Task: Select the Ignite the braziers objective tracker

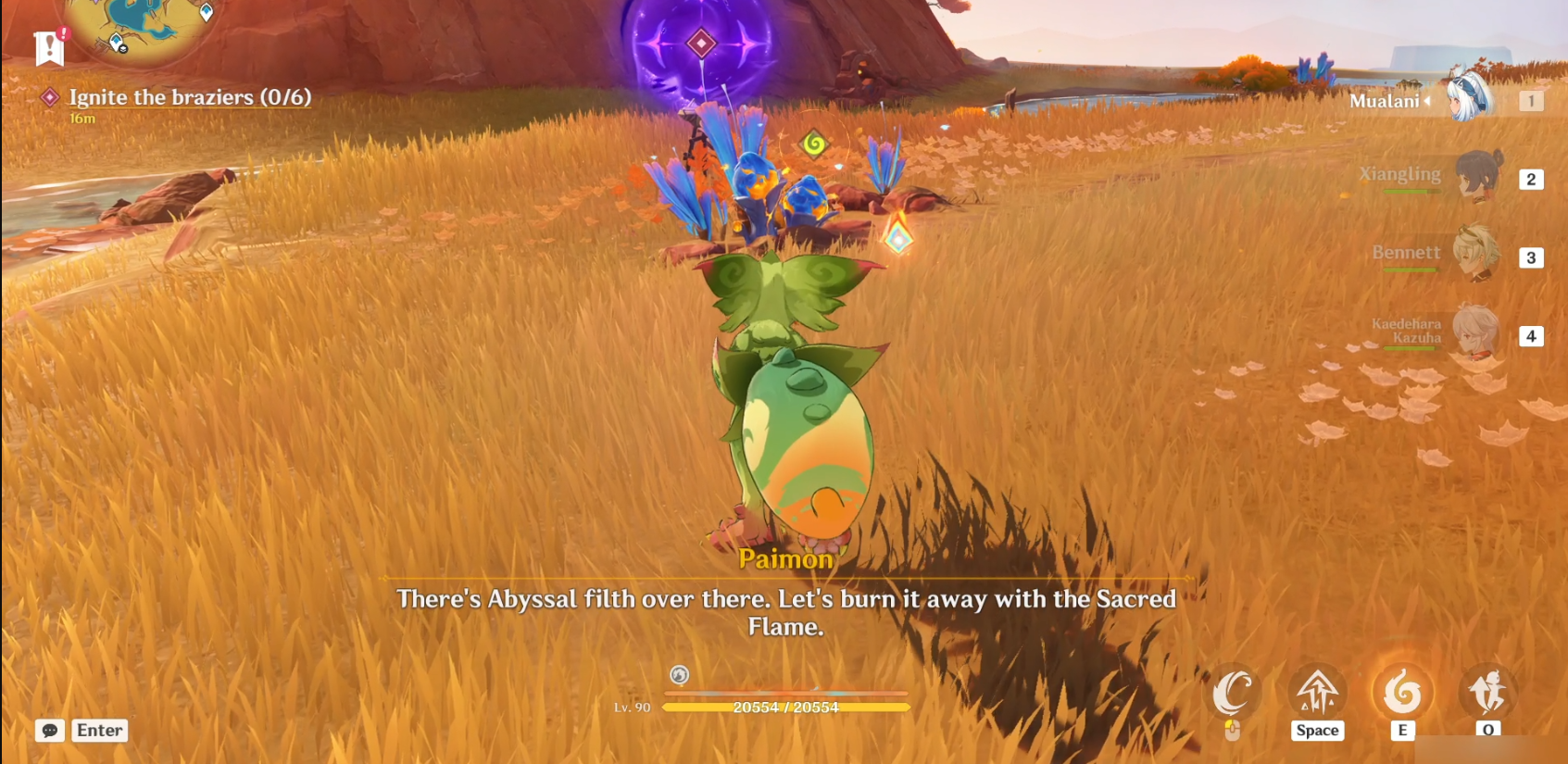Action: click(189, 97)
